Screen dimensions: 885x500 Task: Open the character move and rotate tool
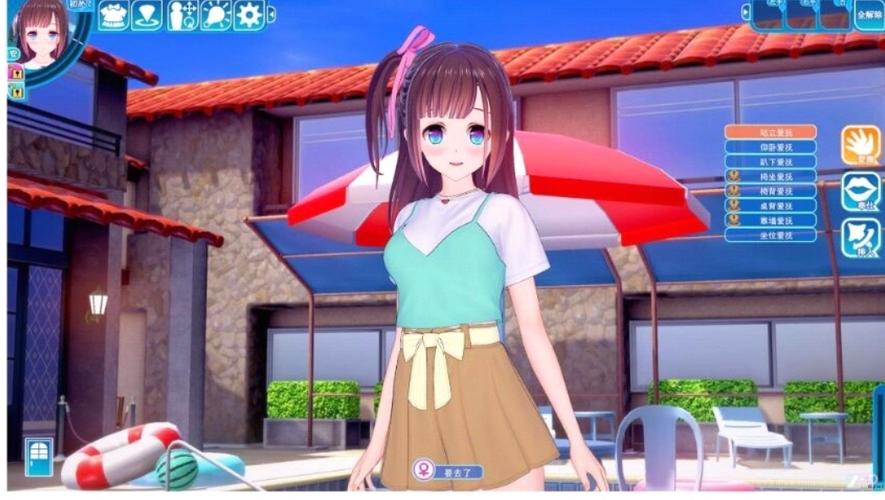pyautogui.click(x=182, y=15)
